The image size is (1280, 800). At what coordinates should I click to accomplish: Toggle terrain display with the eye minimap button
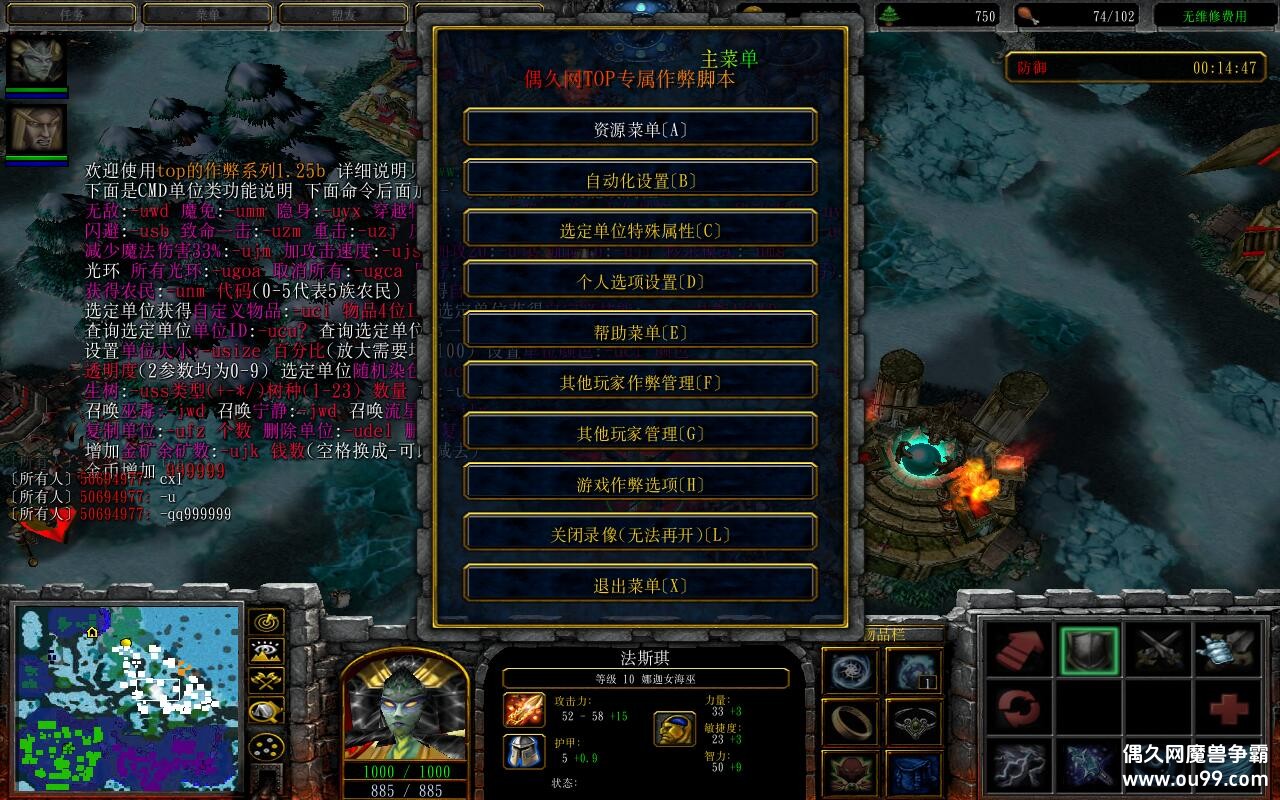[x=264, y=651]
